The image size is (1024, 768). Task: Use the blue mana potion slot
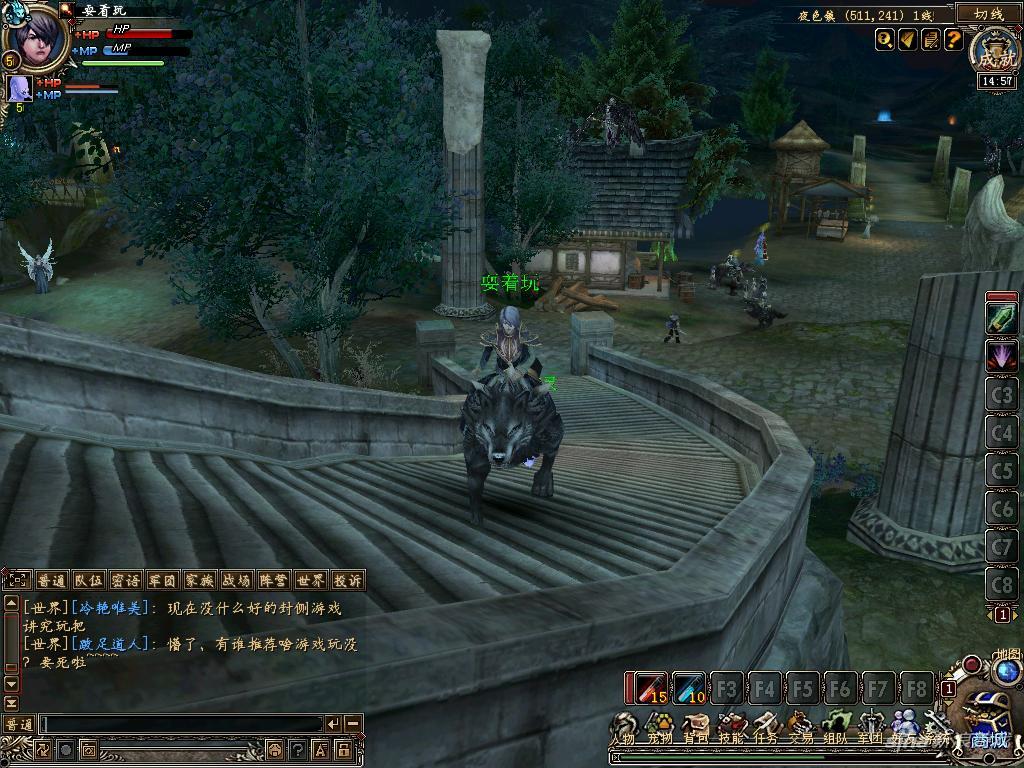coord(689,688)
